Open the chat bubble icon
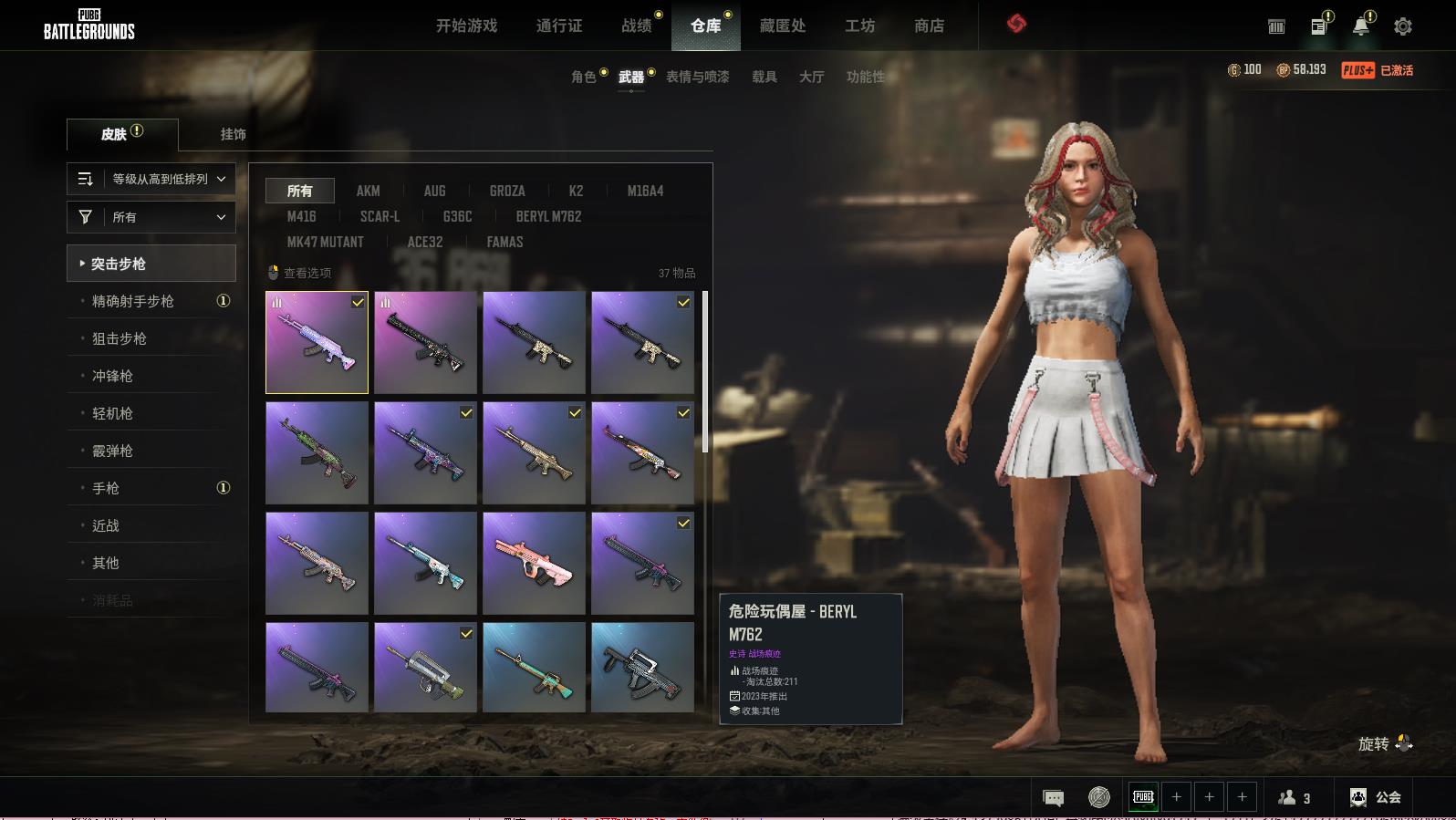 [1053, 798]
